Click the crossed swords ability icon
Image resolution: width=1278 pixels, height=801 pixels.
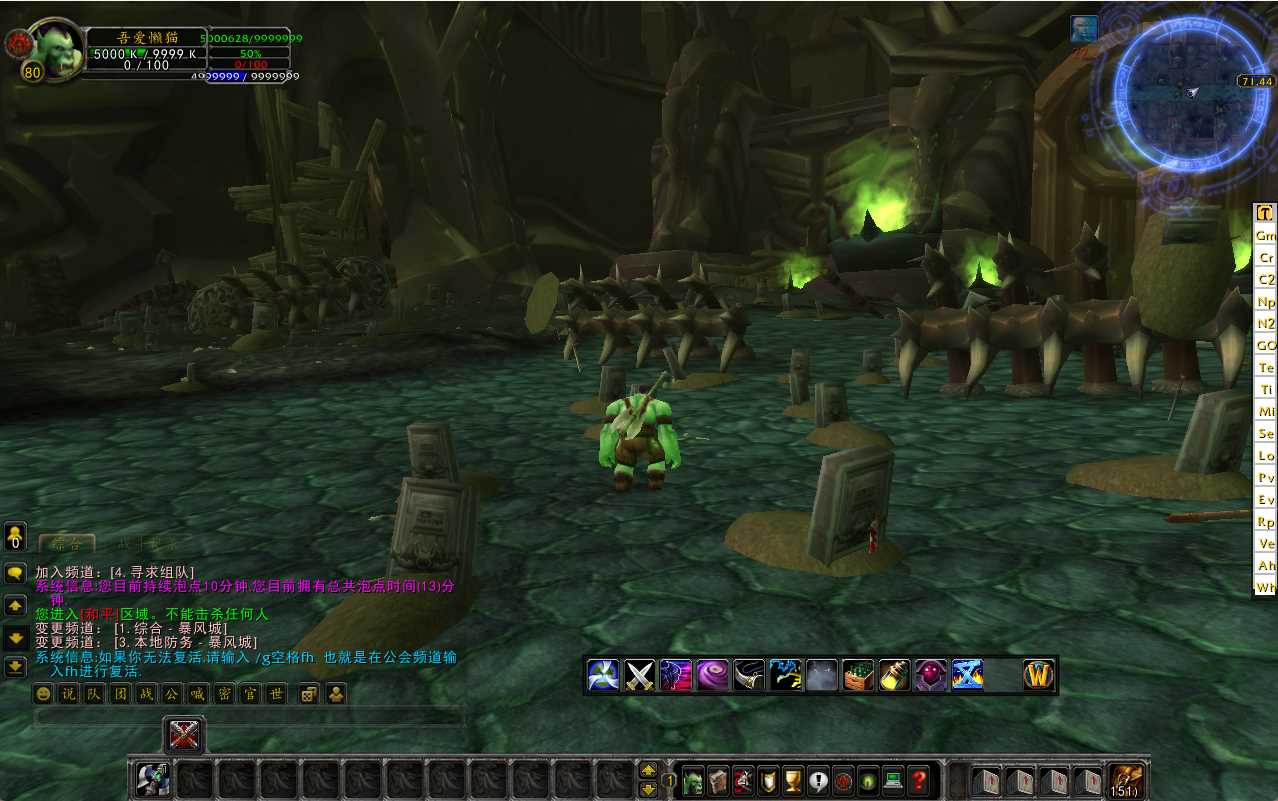pos(640,676)
